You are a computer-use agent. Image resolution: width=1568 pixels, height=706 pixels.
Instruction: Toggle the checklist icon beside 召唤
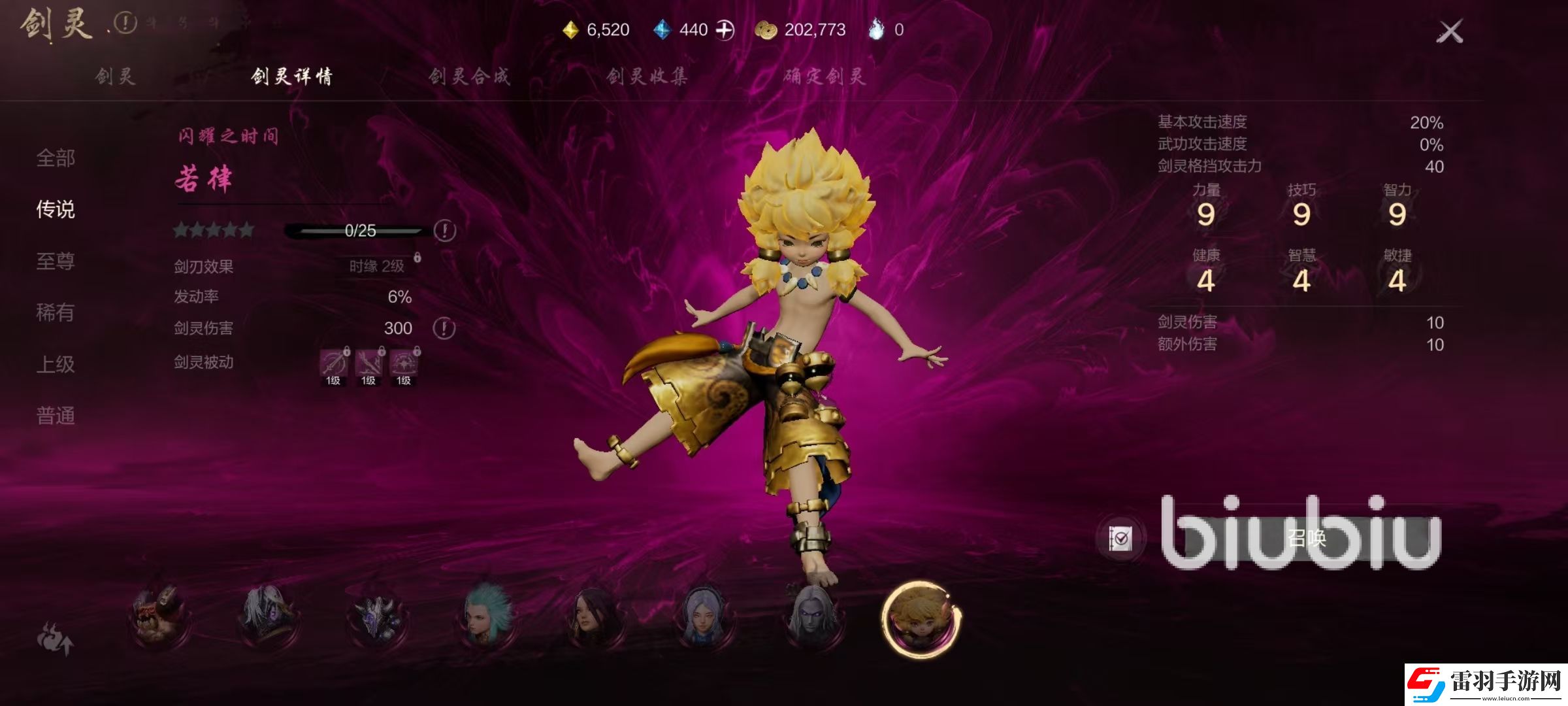(1120, 539)
